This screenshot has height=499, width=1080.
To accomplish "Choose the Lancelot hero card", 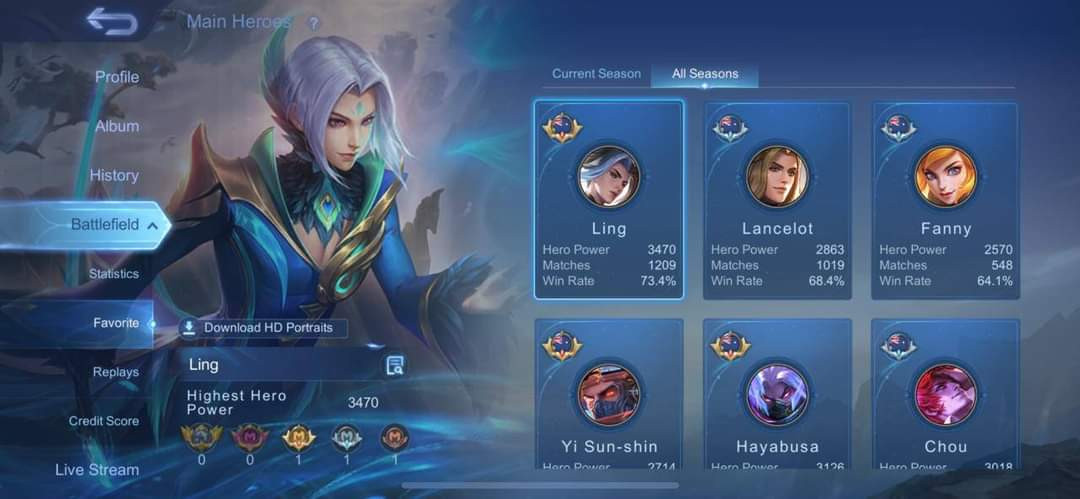I will coord(777,199).
